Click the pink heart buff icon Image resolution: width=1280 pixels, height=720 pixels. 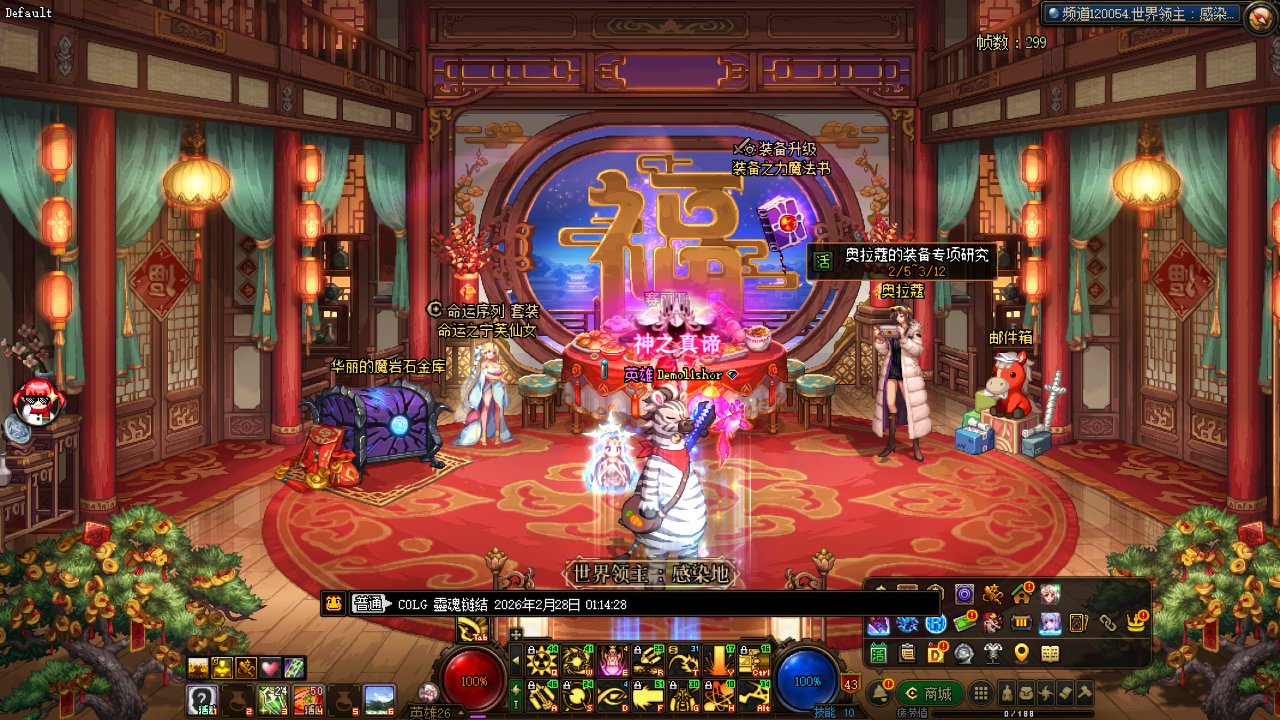click(x=270, y=668)
